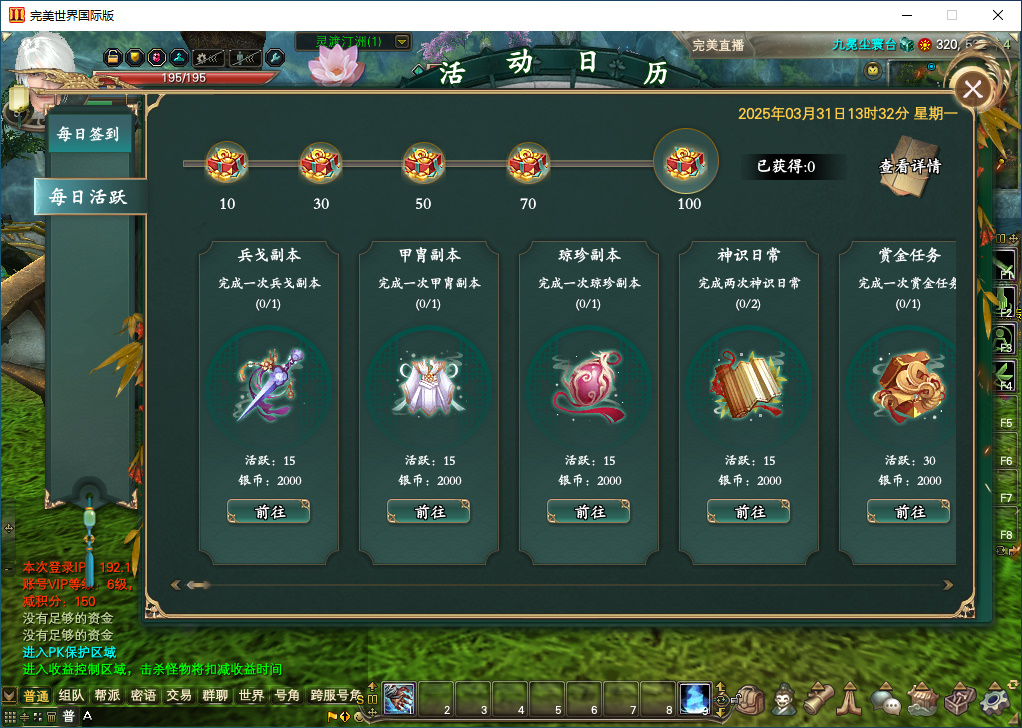The image size is (1022, 728).
Task: Claim the 10 activity points reward chest
Action: pos(226,163)
